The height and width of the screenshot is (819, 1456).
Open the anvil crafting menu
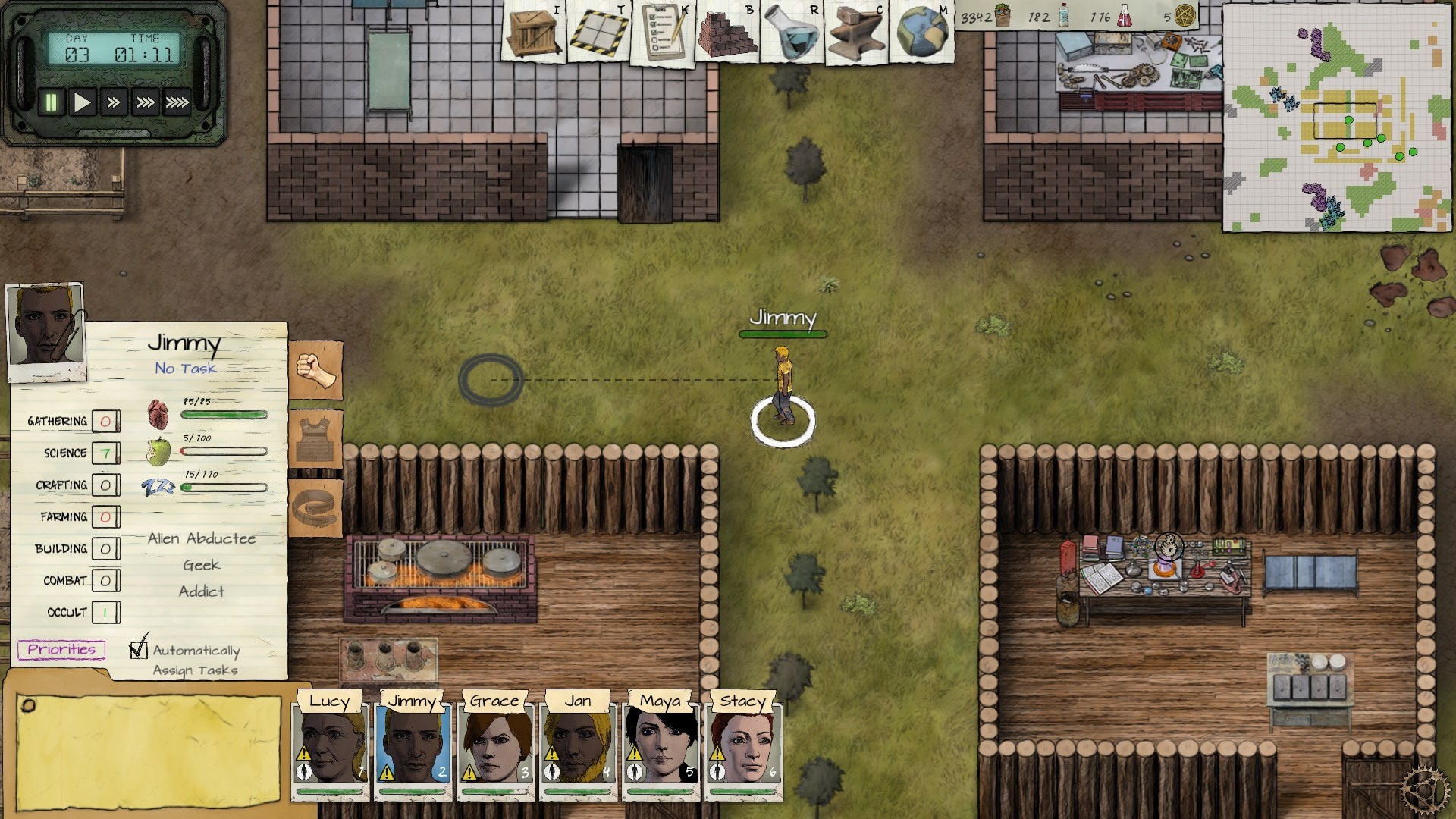[x=856, y=32]
